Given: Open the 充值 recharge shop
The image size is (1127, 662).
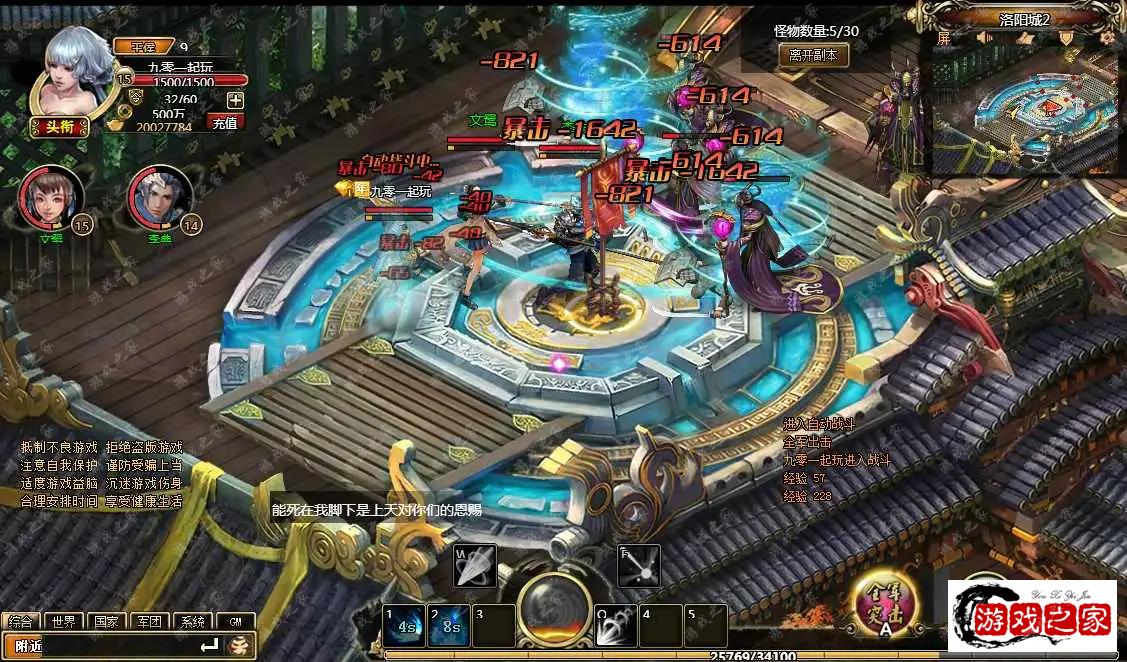Looking at the screenshot, I should click(226, 122).
